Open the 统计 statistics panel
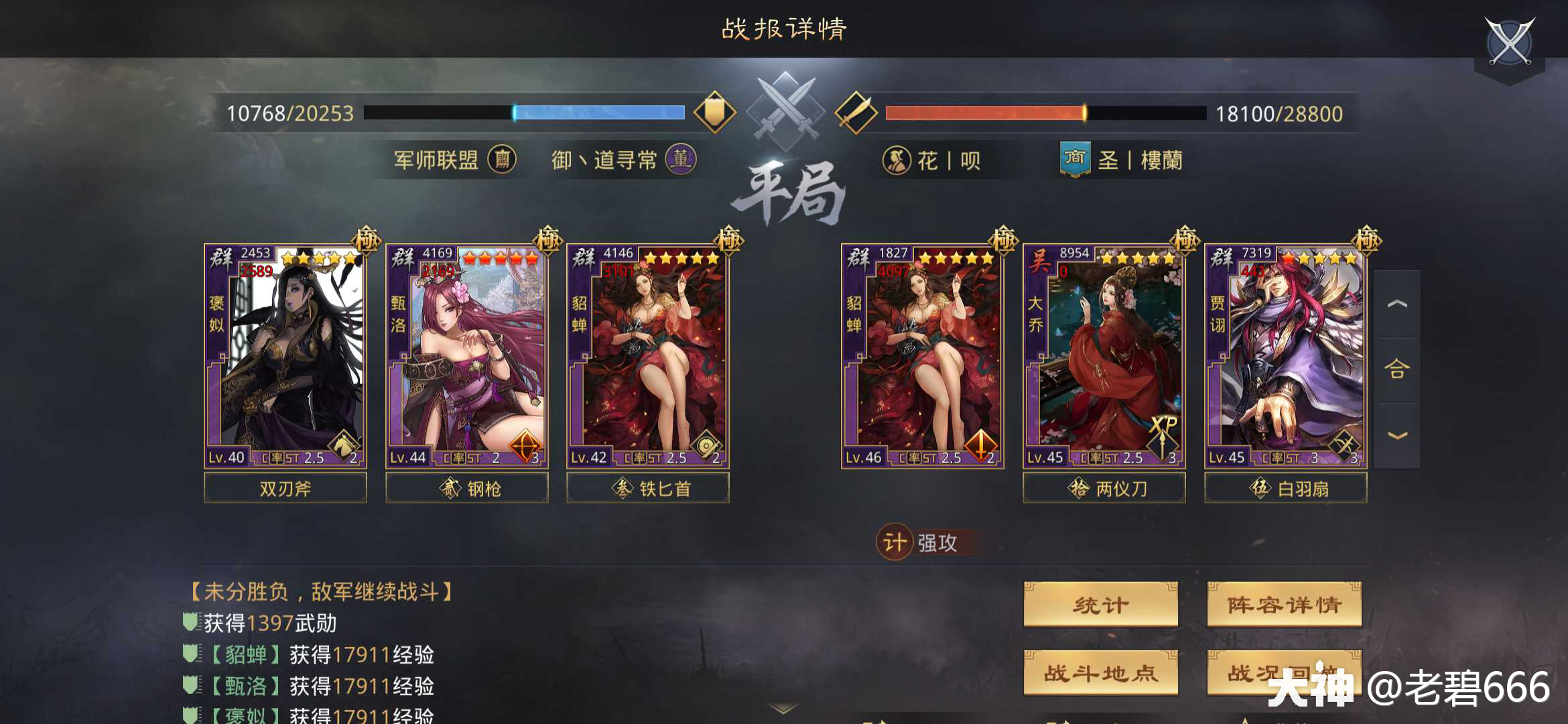The height and width of the screenshot is (724, 1568). pos(1100,604)
